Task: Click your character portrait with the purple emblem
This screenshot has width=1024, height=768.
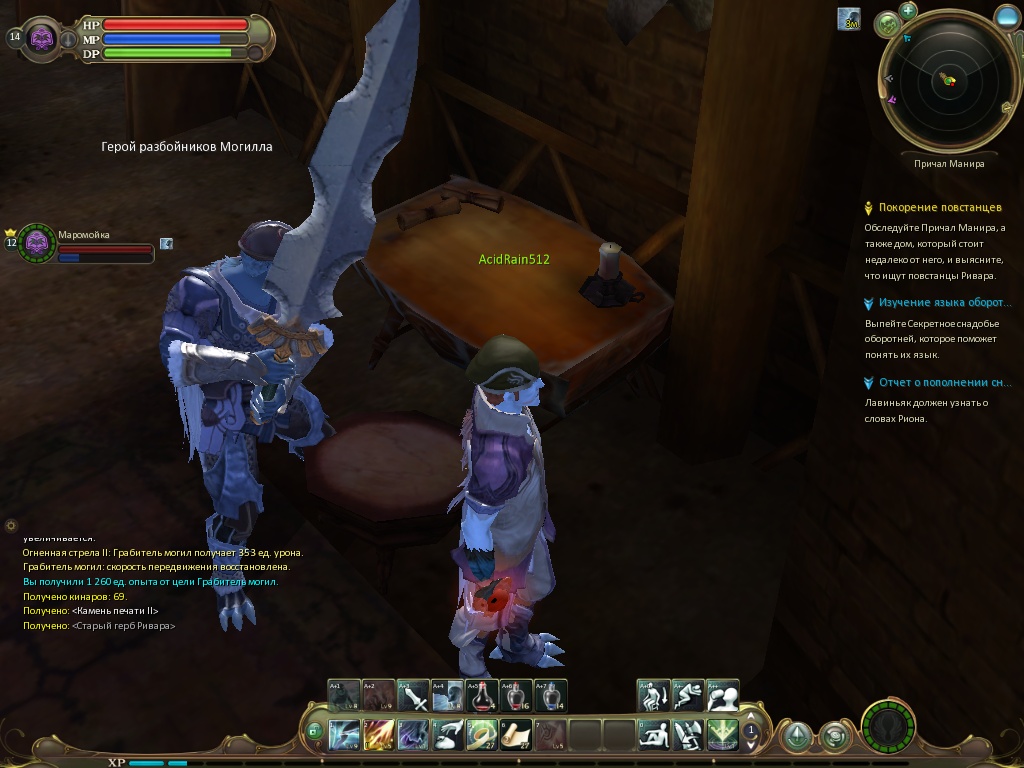Action: coord(42,38)
